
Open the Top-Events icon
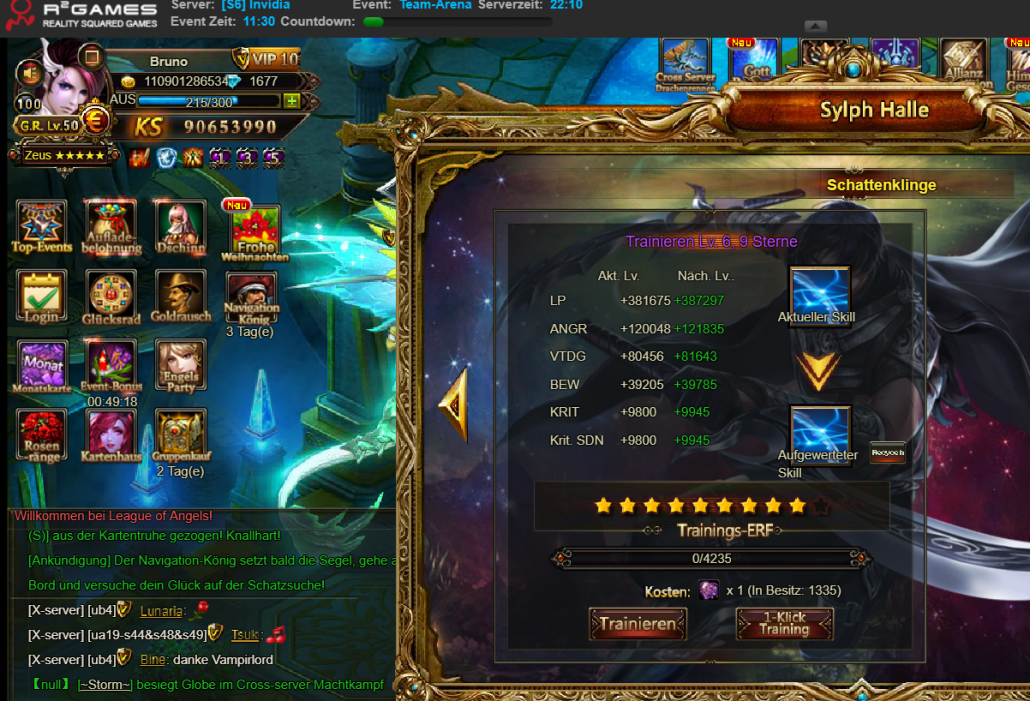41,224
